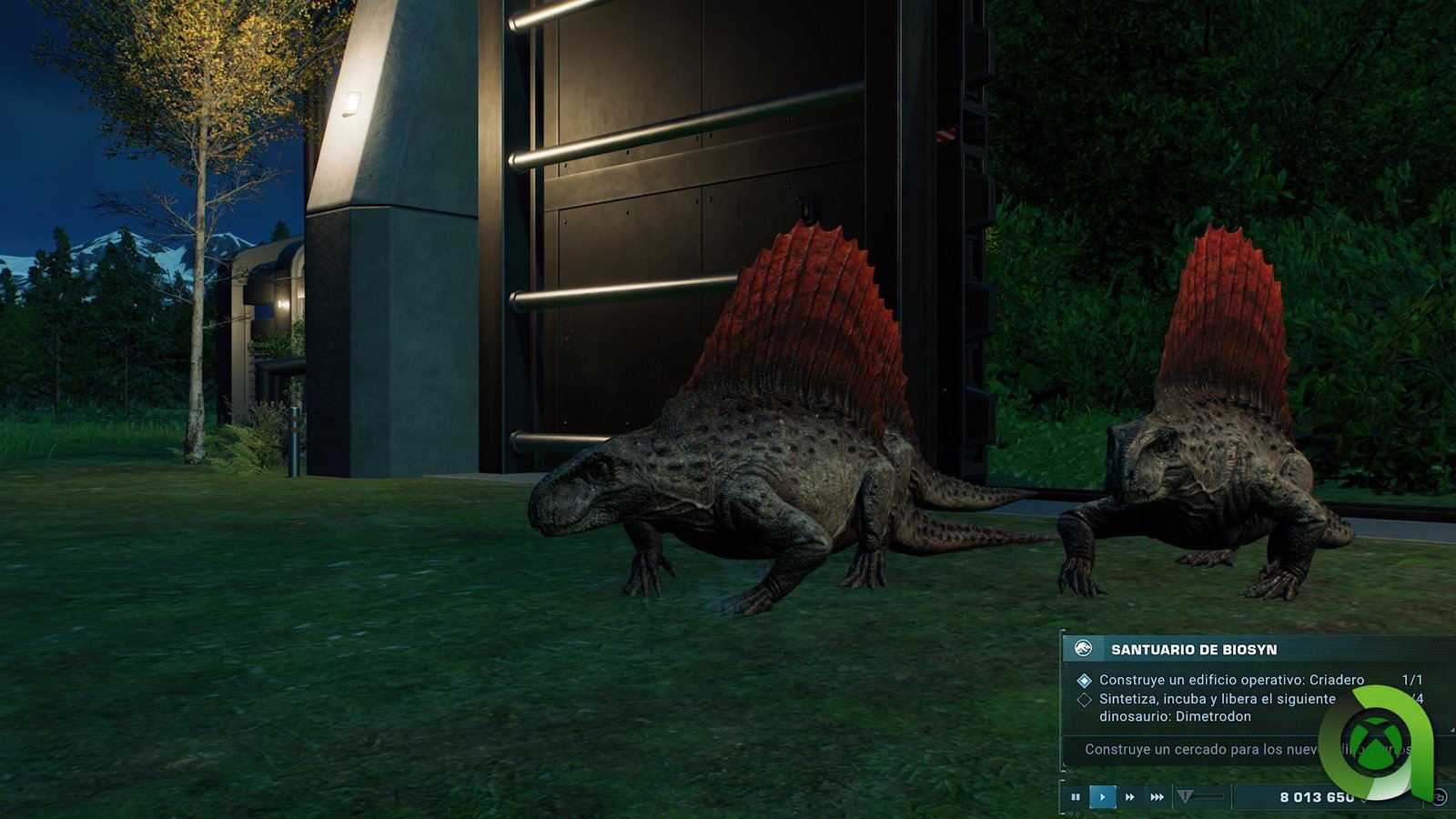Open the Santuario de Biosyn objectives header
Image resolution: width=1456 pixels, height=819 pixels.
(x=1194, y=650)
